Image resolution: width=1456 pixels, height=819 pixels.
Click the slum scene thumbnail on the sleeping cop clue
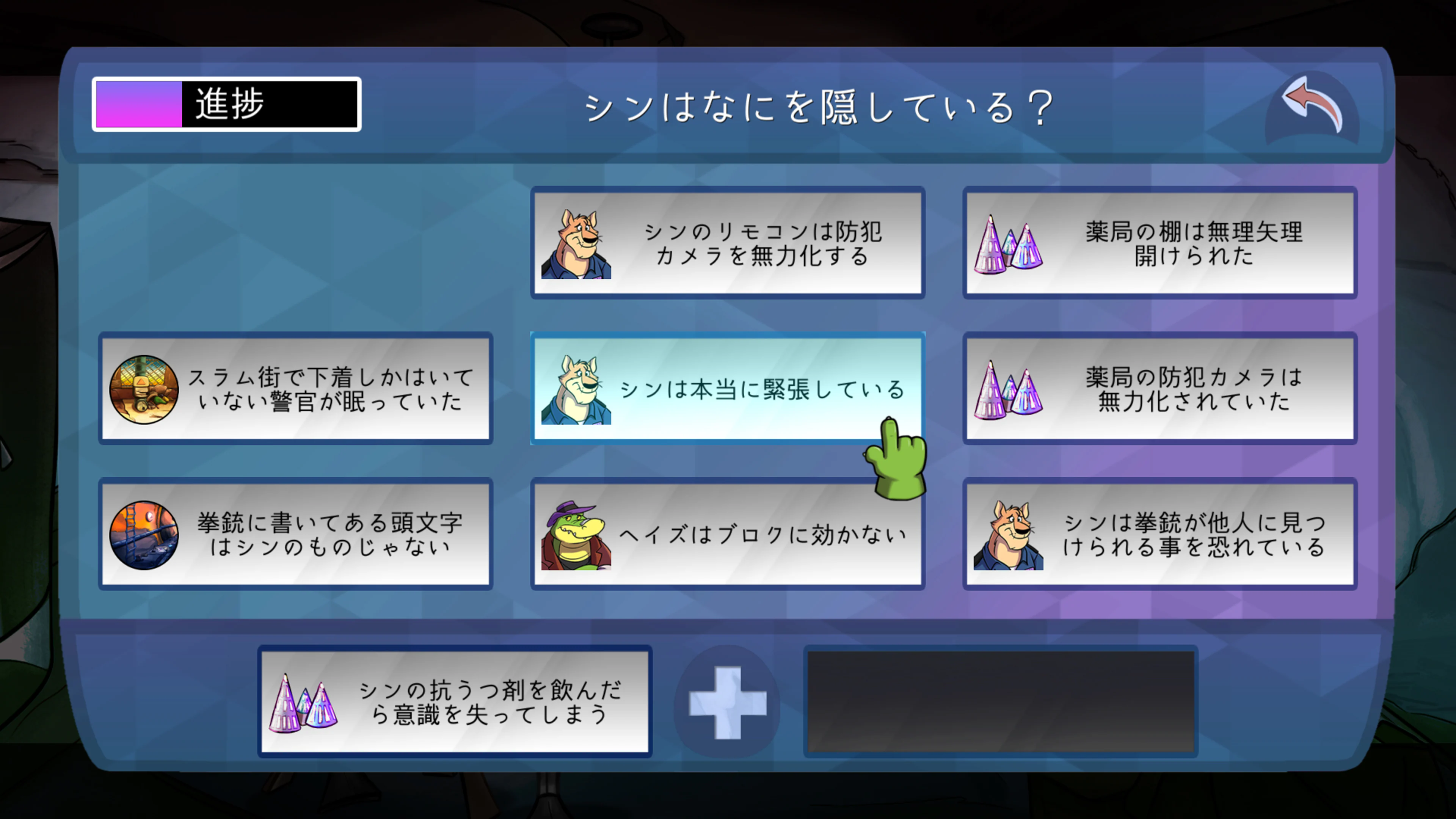pos(145,389)
